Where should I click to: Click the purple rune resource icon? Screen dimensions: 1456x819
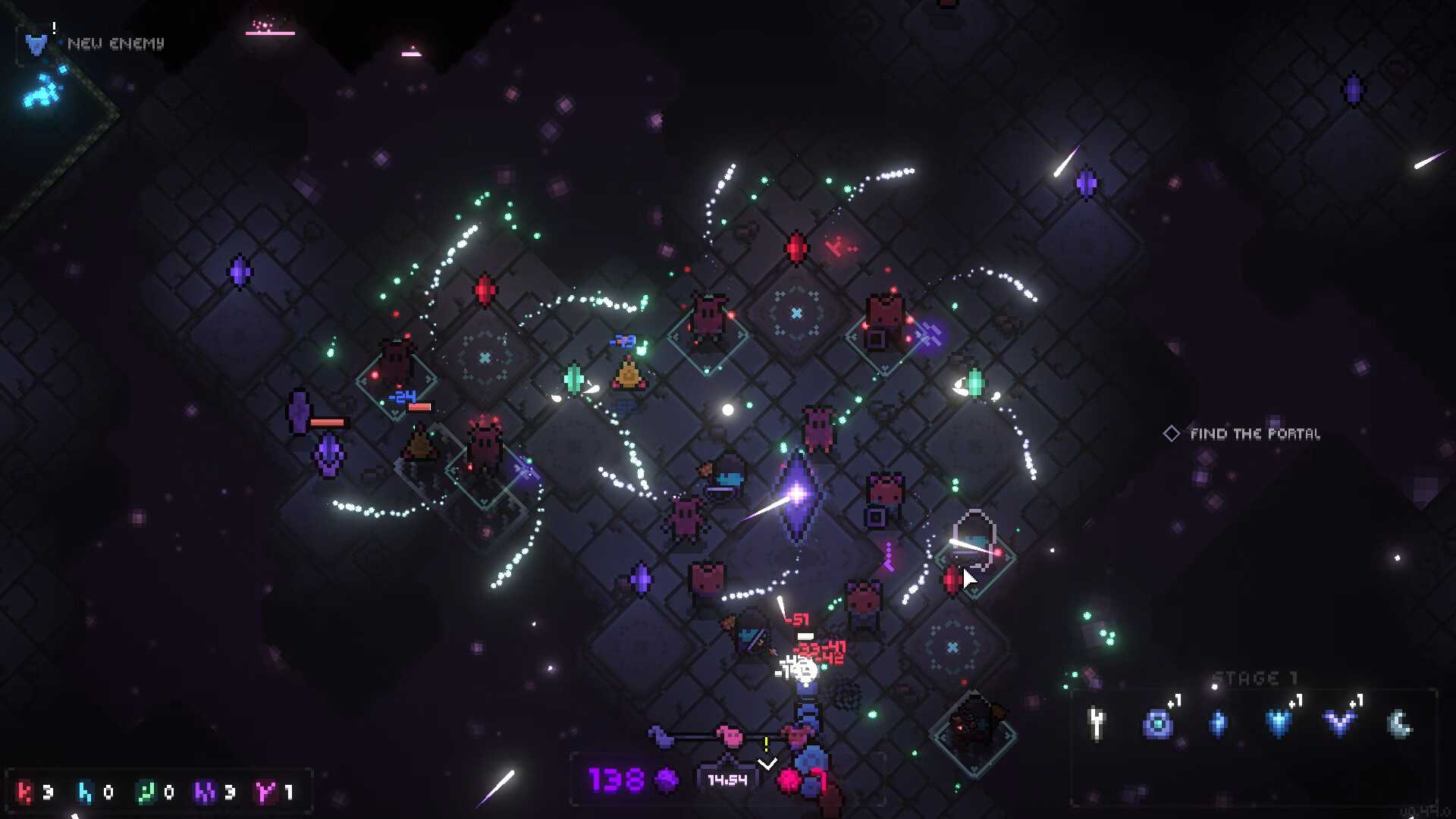click(x=205, y=792)
